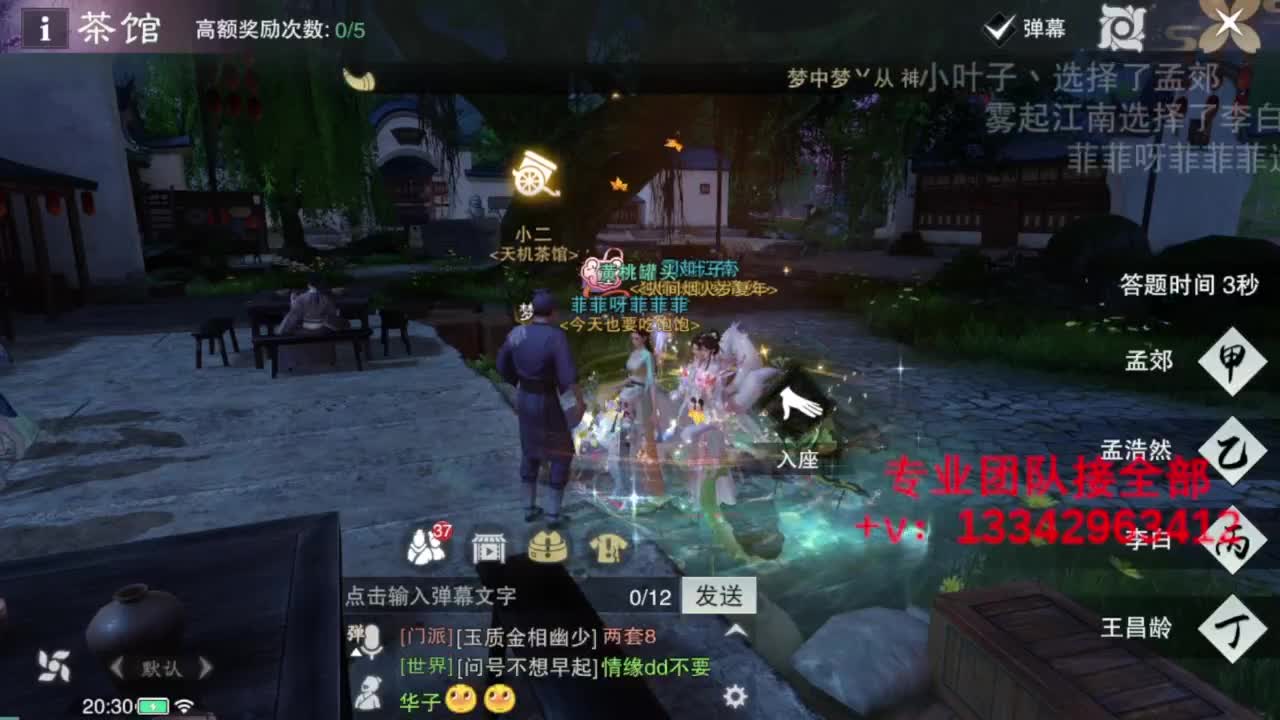Viewport: 1280px width, 720px height.
Task: Tap the left arrow beside 默认 camera preset
Action: tap(117, 667)
